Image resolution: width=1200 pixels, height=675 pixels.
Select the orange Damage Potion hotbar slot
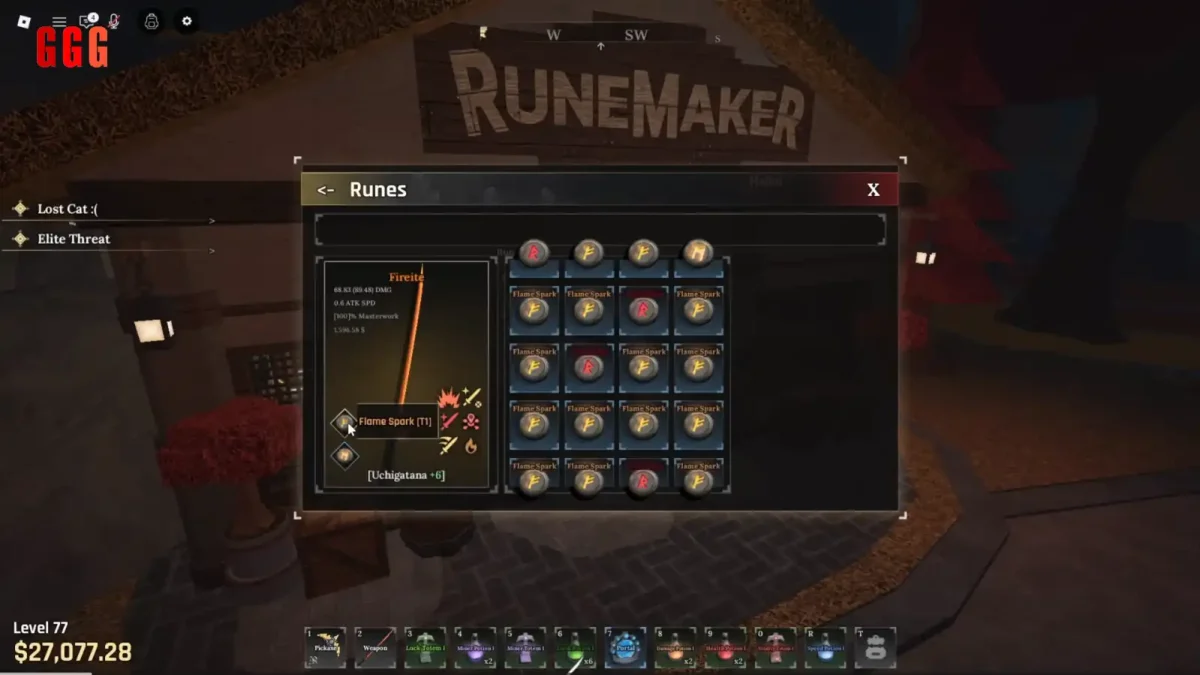point(675,647)
